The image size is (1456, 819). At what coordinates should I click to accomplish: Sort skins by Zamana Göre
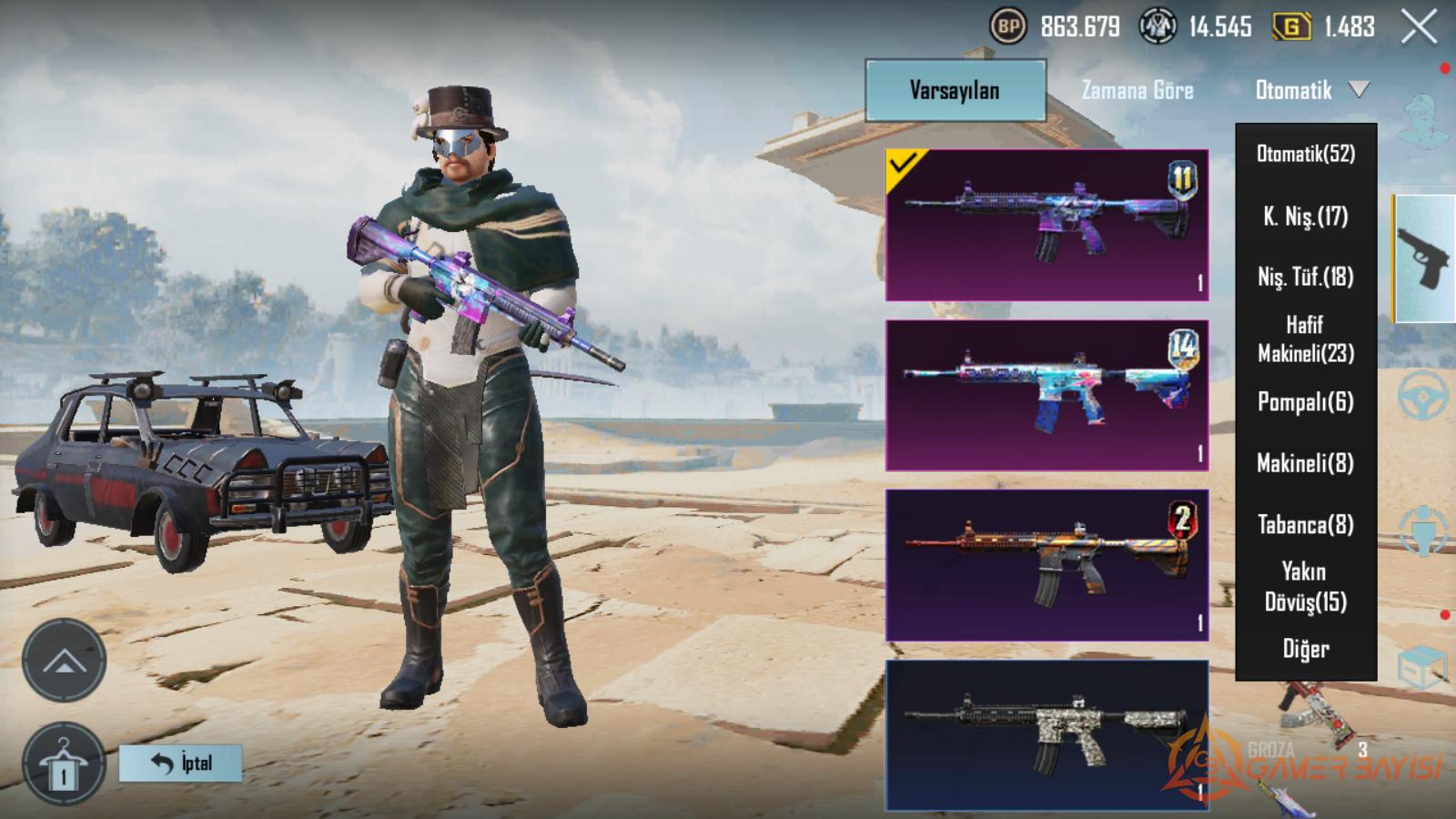pyautogui.click(x=1137, y=90)
